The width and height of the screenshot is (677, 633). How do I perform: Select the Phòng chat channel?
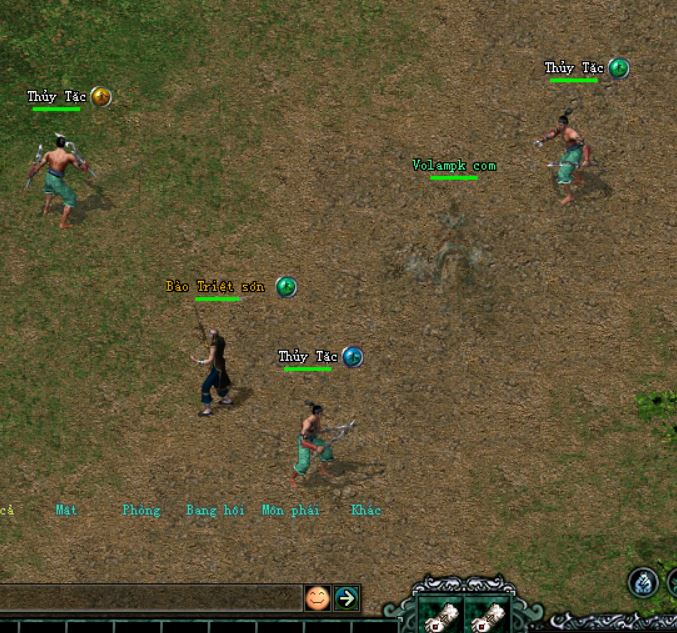(141, 510)
